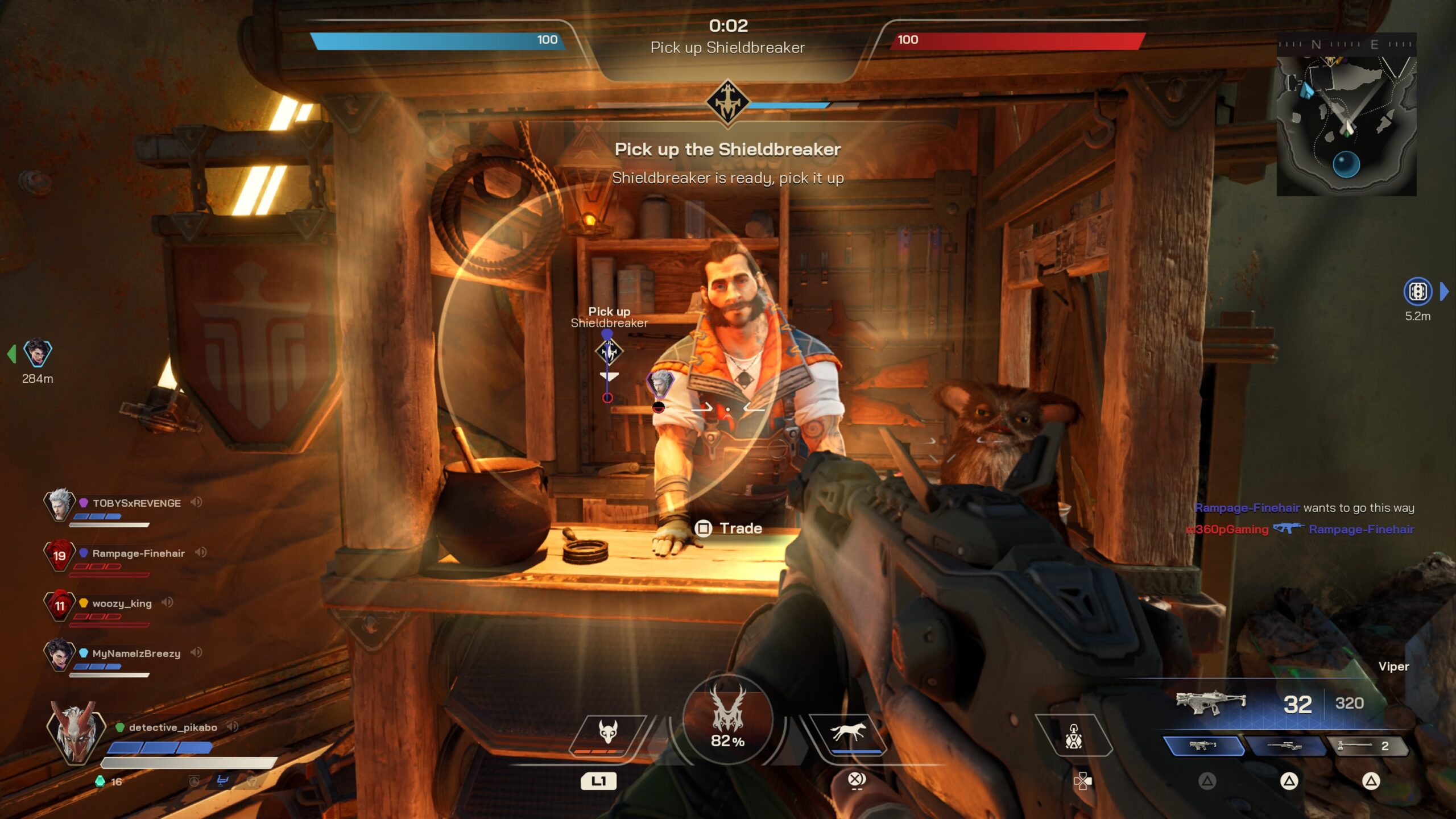The width and height of the screenshot is (1456, 819).
Task: Switch to the highlighted primary Viper weapon slot
Action: coord(1202,746)
